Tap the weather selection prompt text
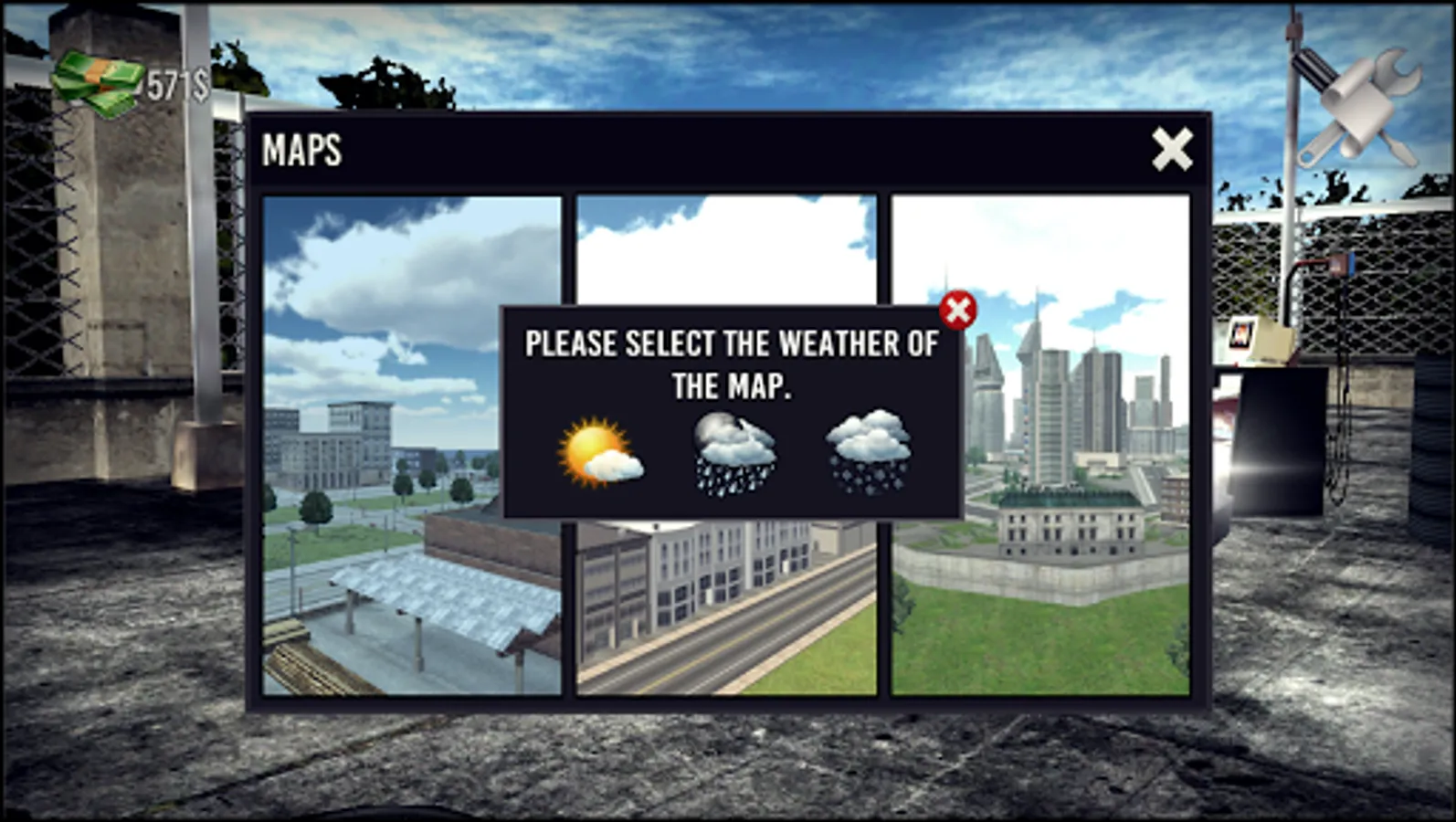Image resolution: width=1456 pixels, height=822 pixels. (x=729, y=364)
